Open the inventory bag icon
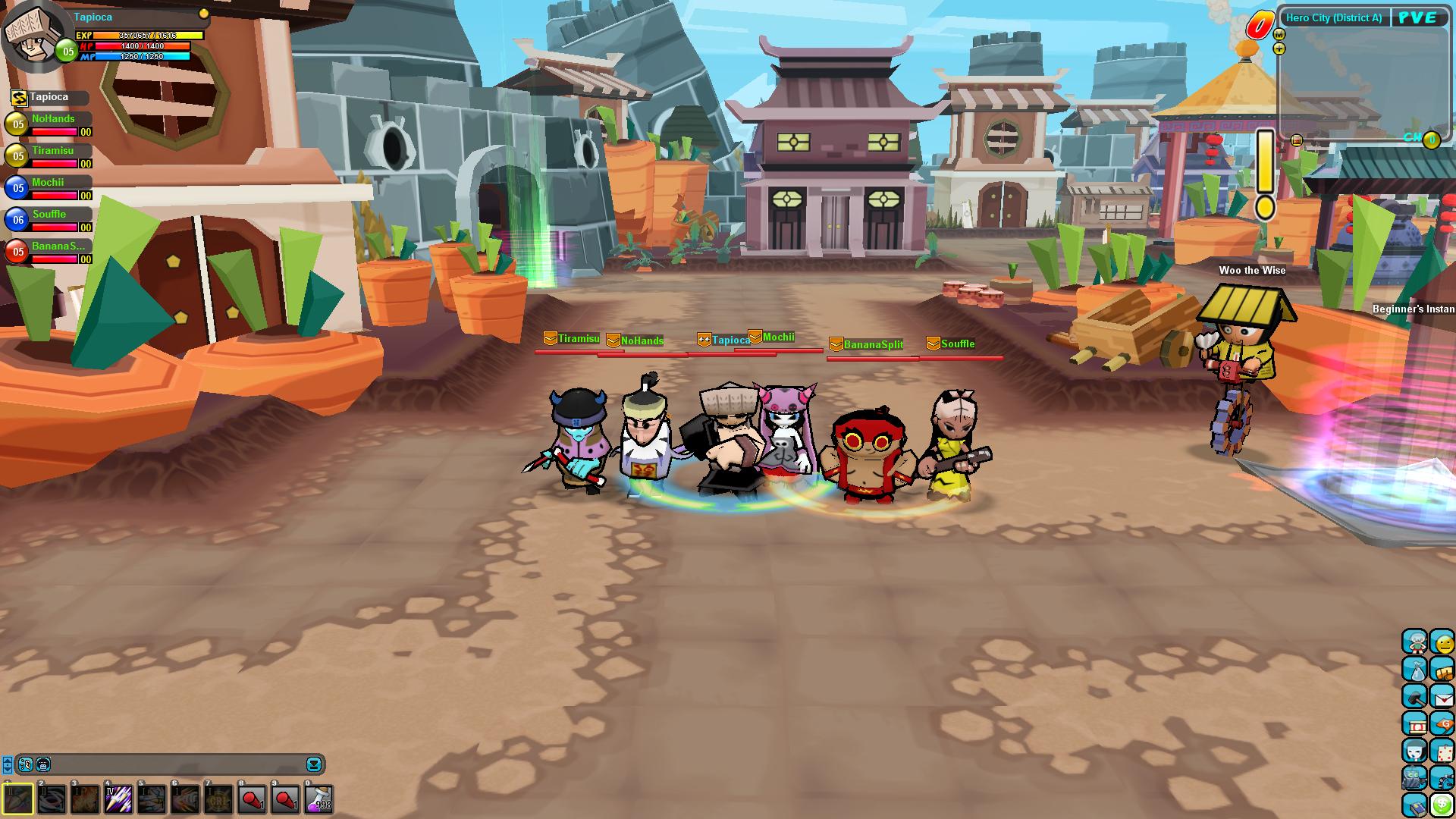 pyautogui.click(x=1414, y=670)
